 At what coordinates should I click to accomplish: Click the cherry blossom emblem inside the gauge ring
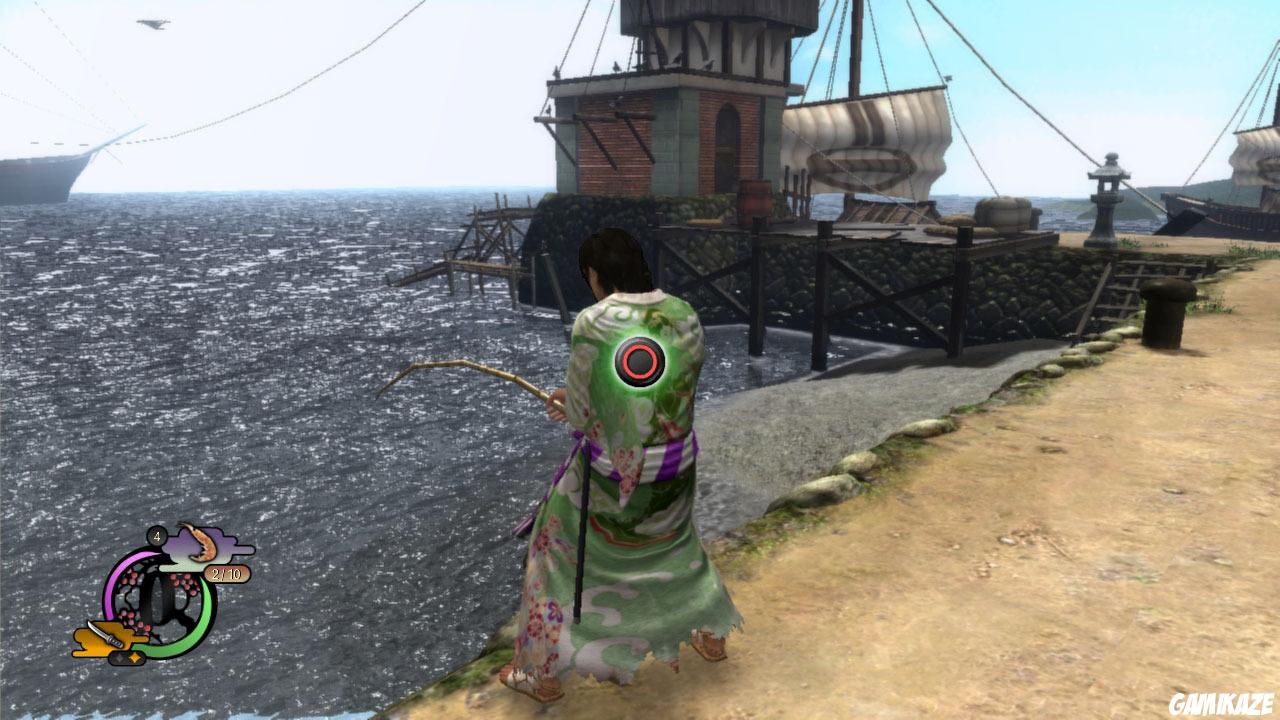[153, 600]
